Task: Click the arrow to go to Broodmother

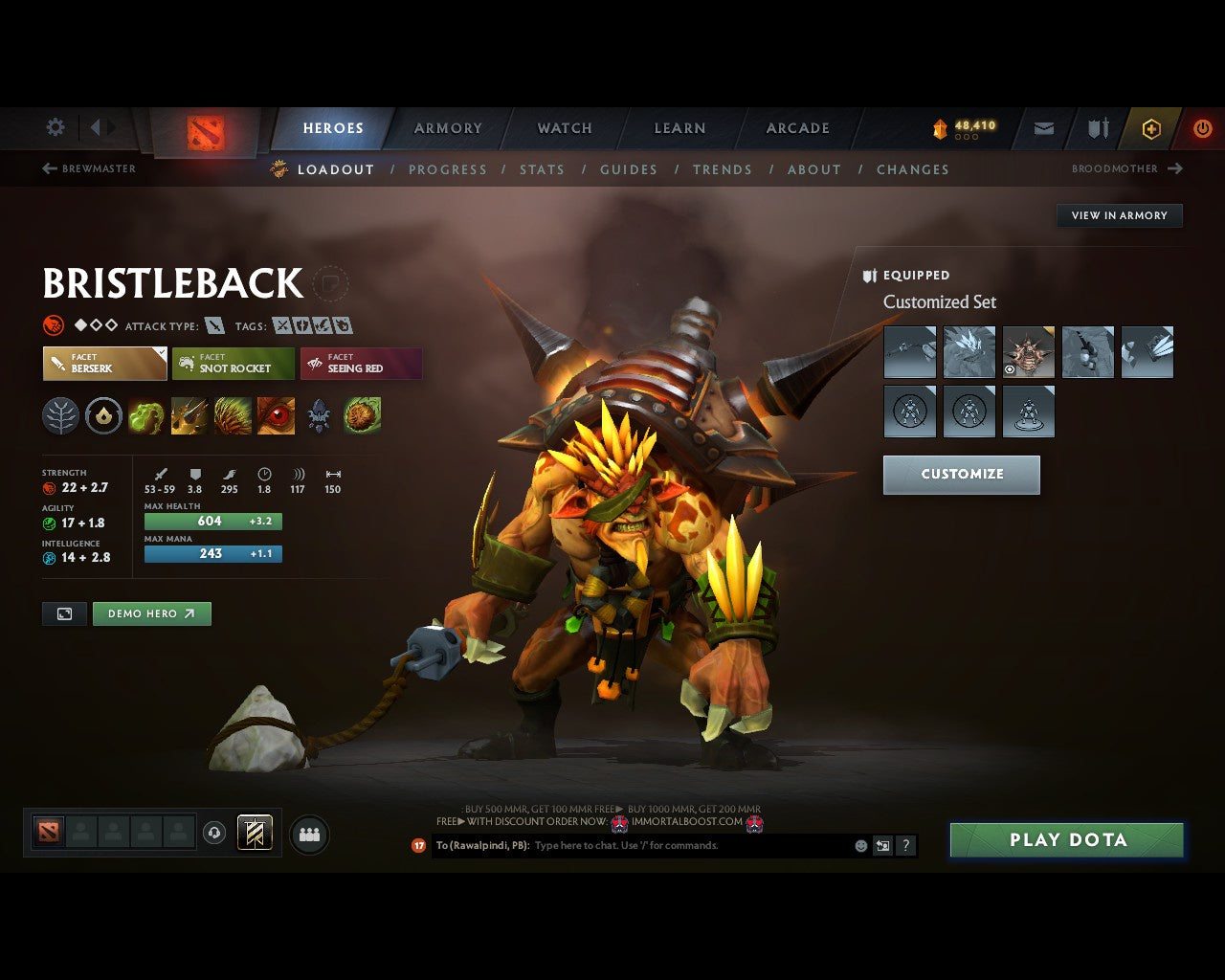Action: point(1176,168)
